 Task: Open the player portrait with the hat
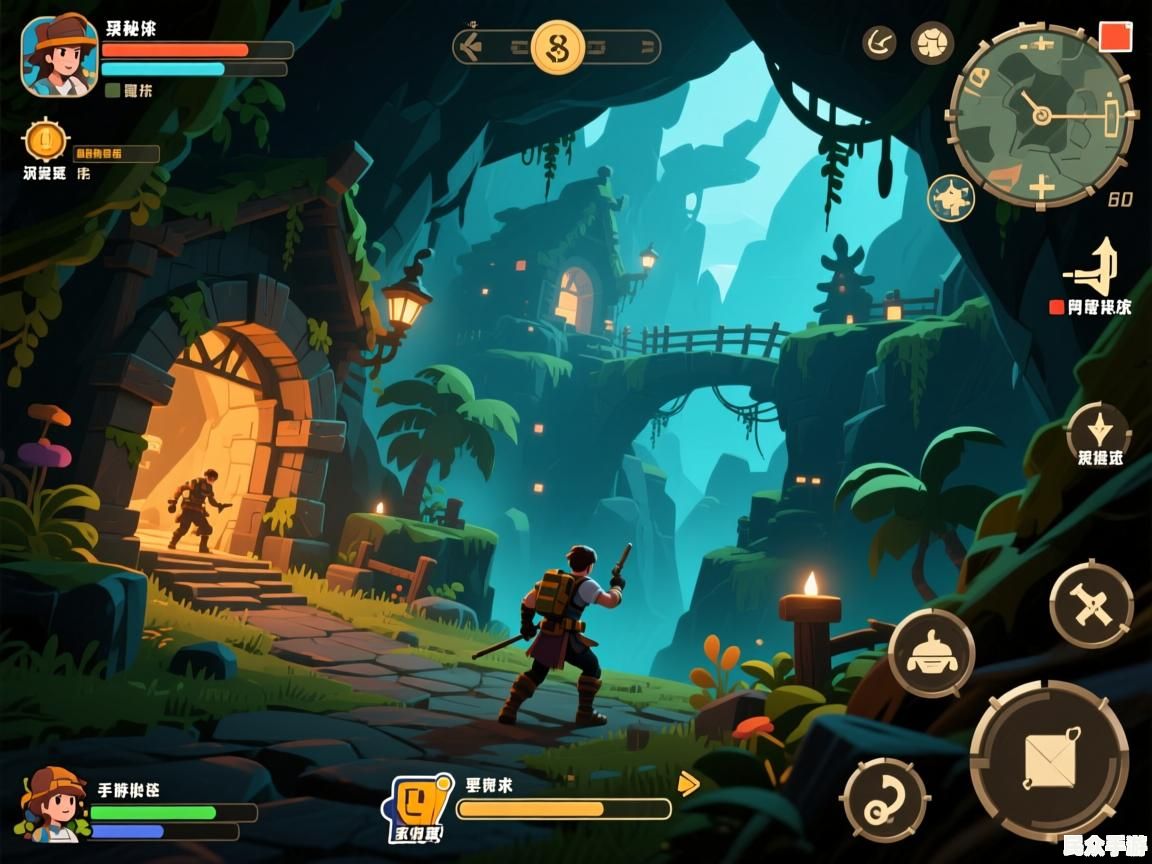coord(59,56)
